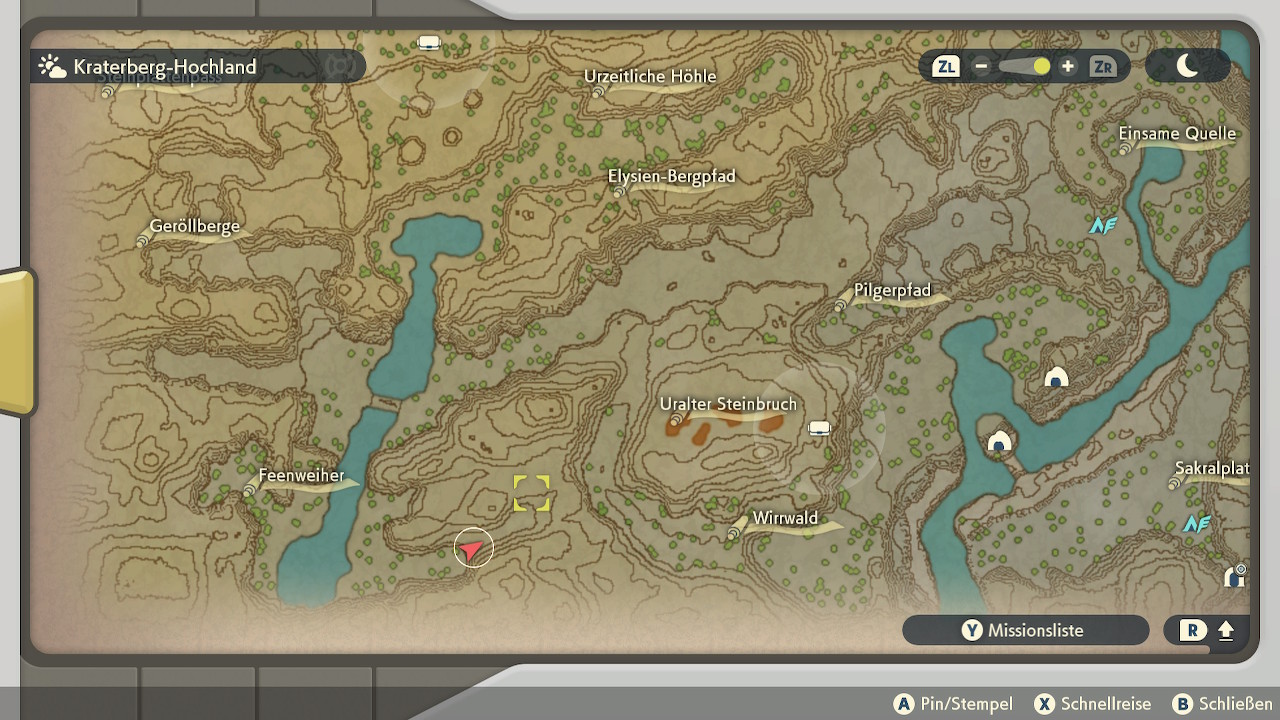Open the Missionsliste
1280x720 pixels.
click(1025, 630)
